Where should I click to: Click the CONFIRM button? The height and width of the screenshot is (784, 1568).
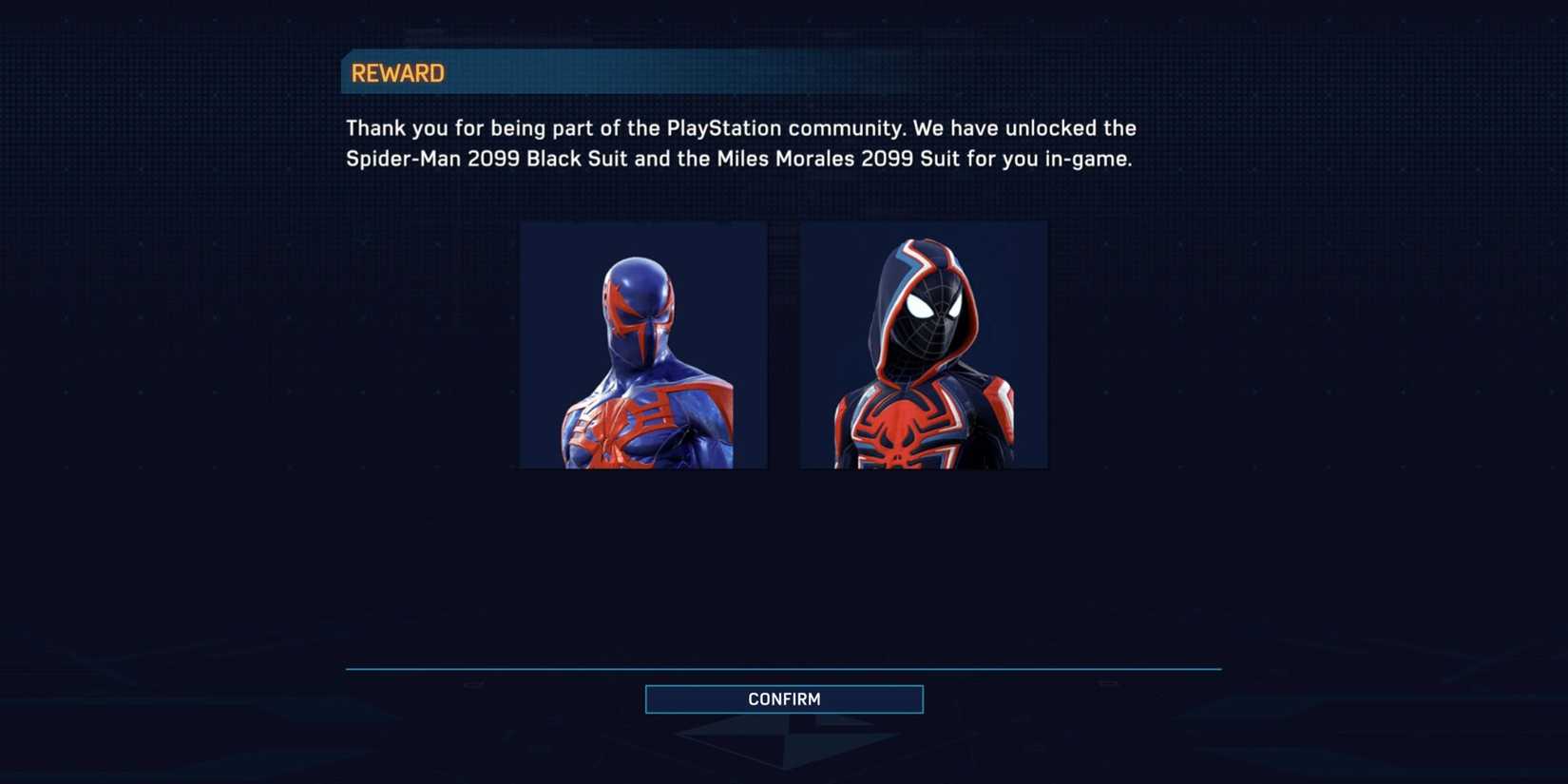783,698
